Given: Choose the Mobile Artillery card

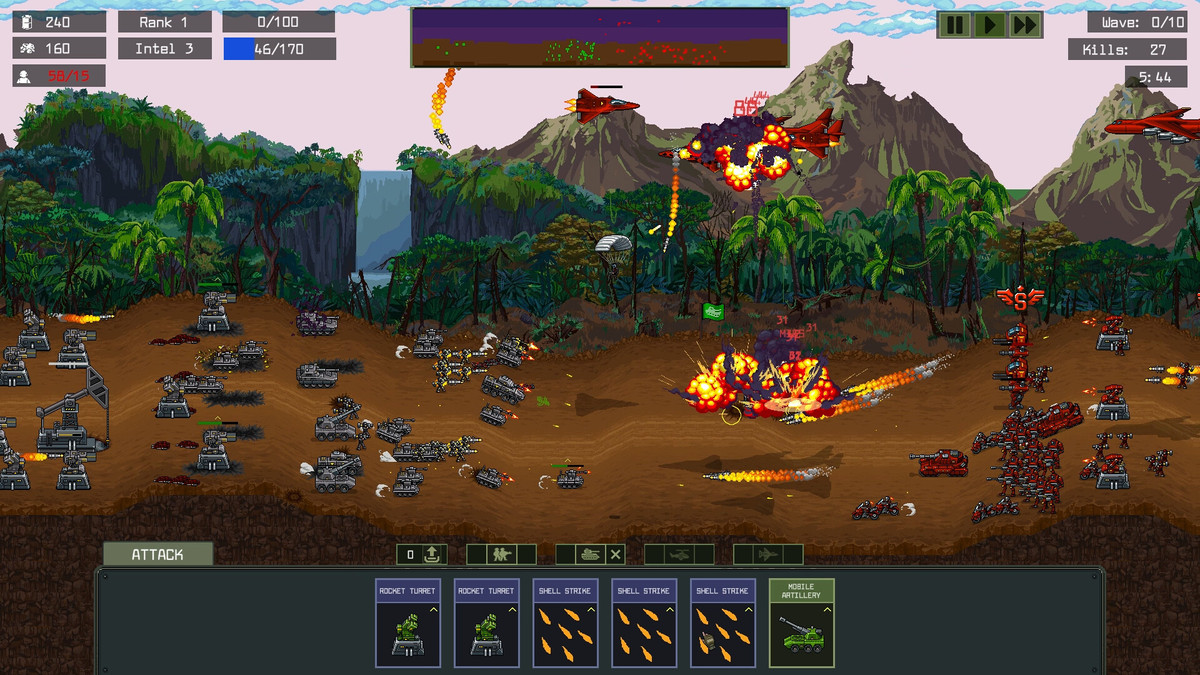Looking at the screenshot, I should (x=801, y=622).
